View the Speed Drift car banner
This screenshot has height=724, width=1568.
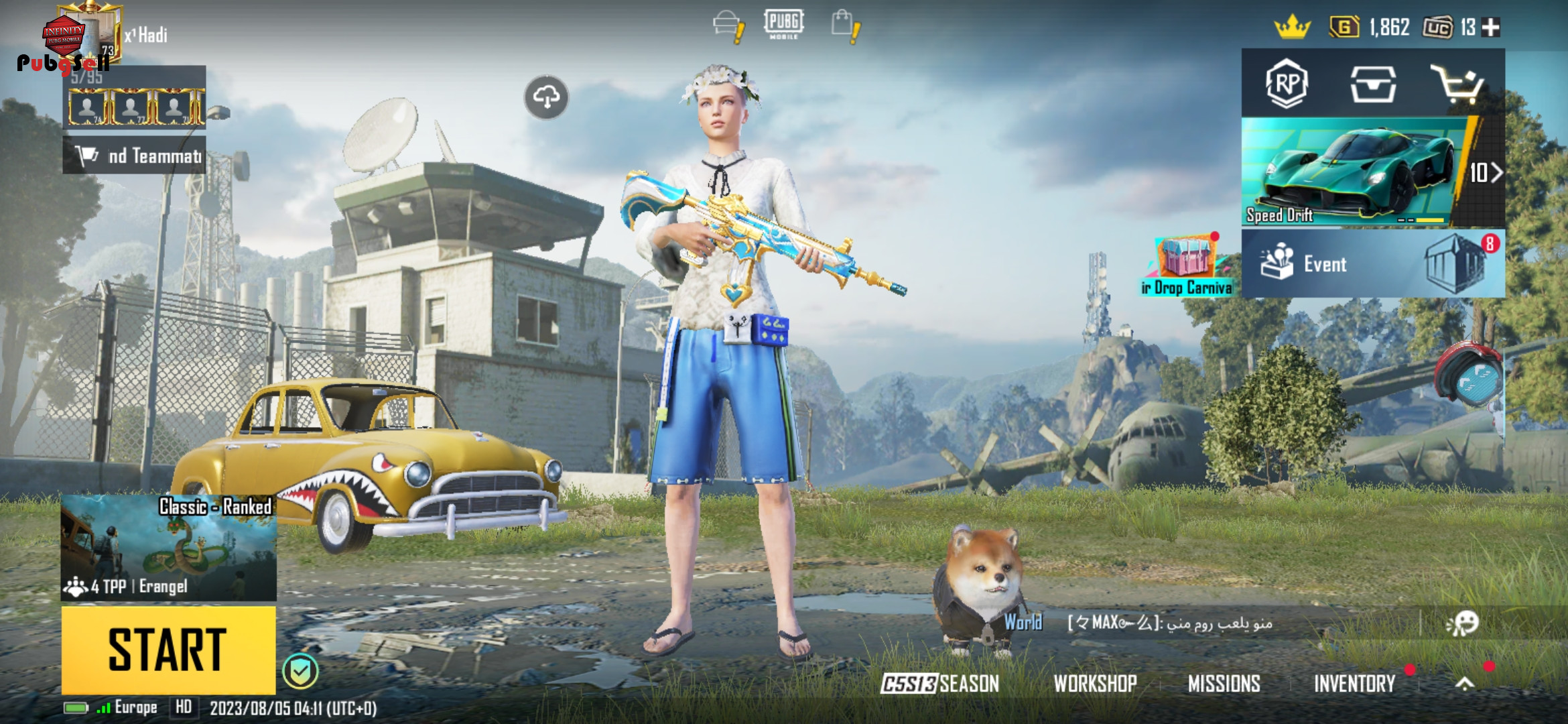[1354, 172]
